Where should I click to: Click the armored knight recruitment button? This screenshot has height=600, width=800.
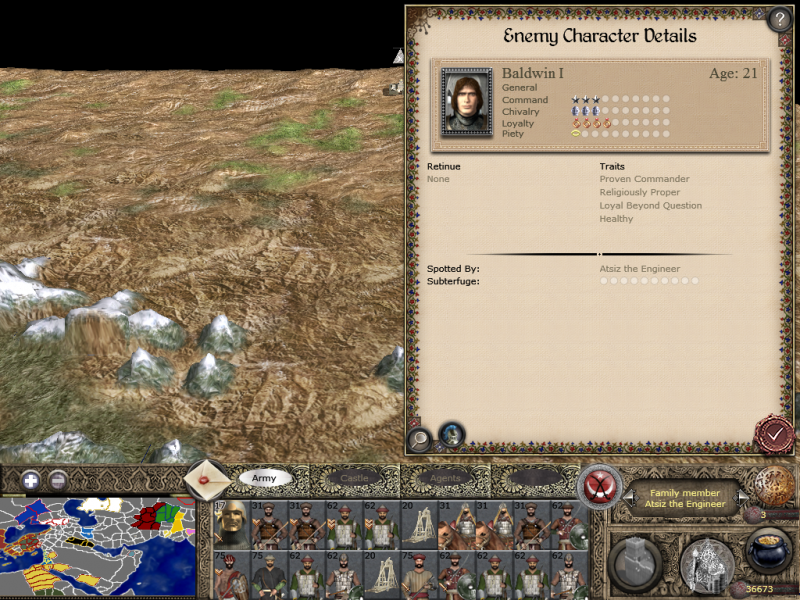(x=706, y=565)
